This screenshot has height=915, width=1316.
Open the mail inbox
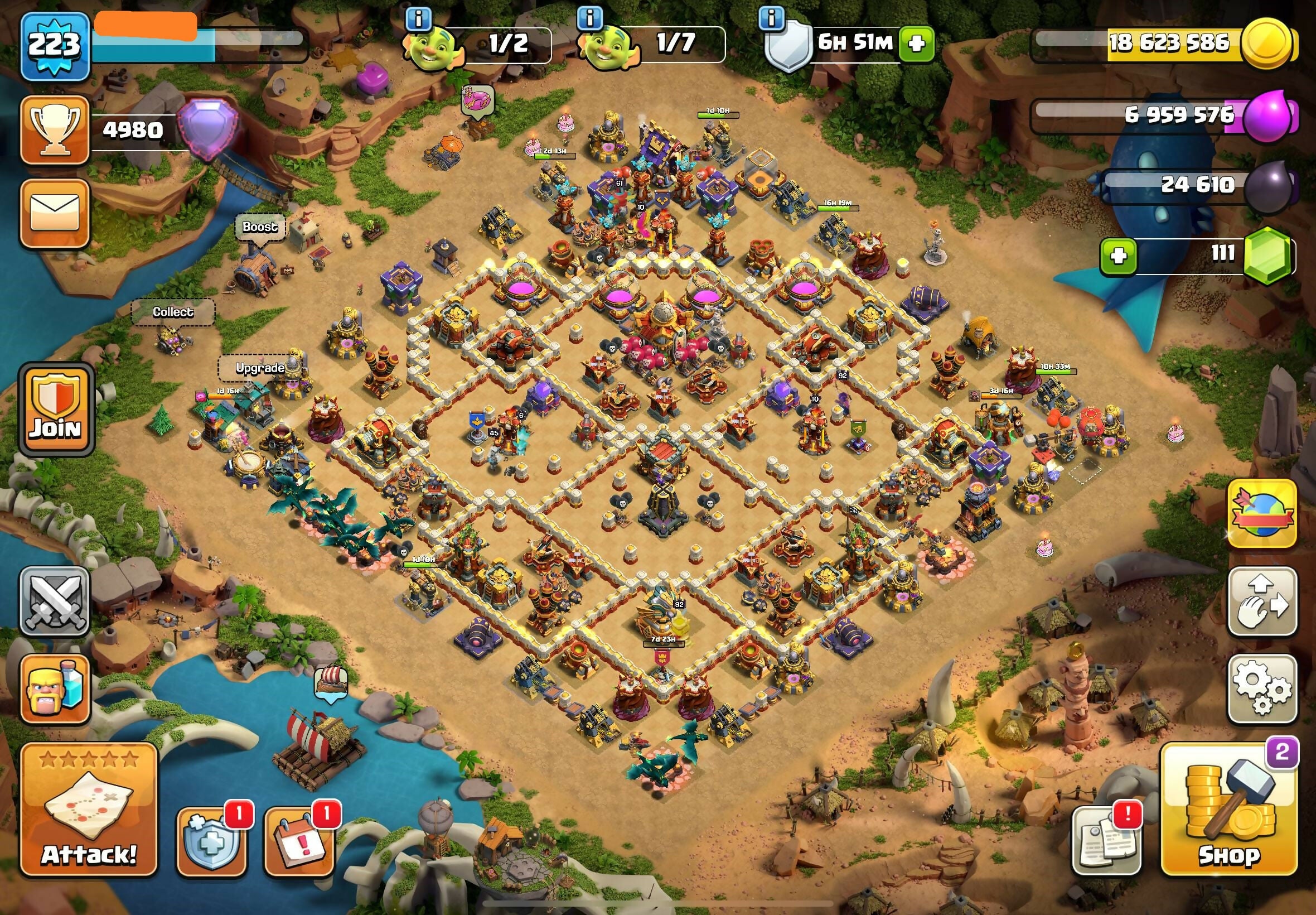tap(55, 213)
